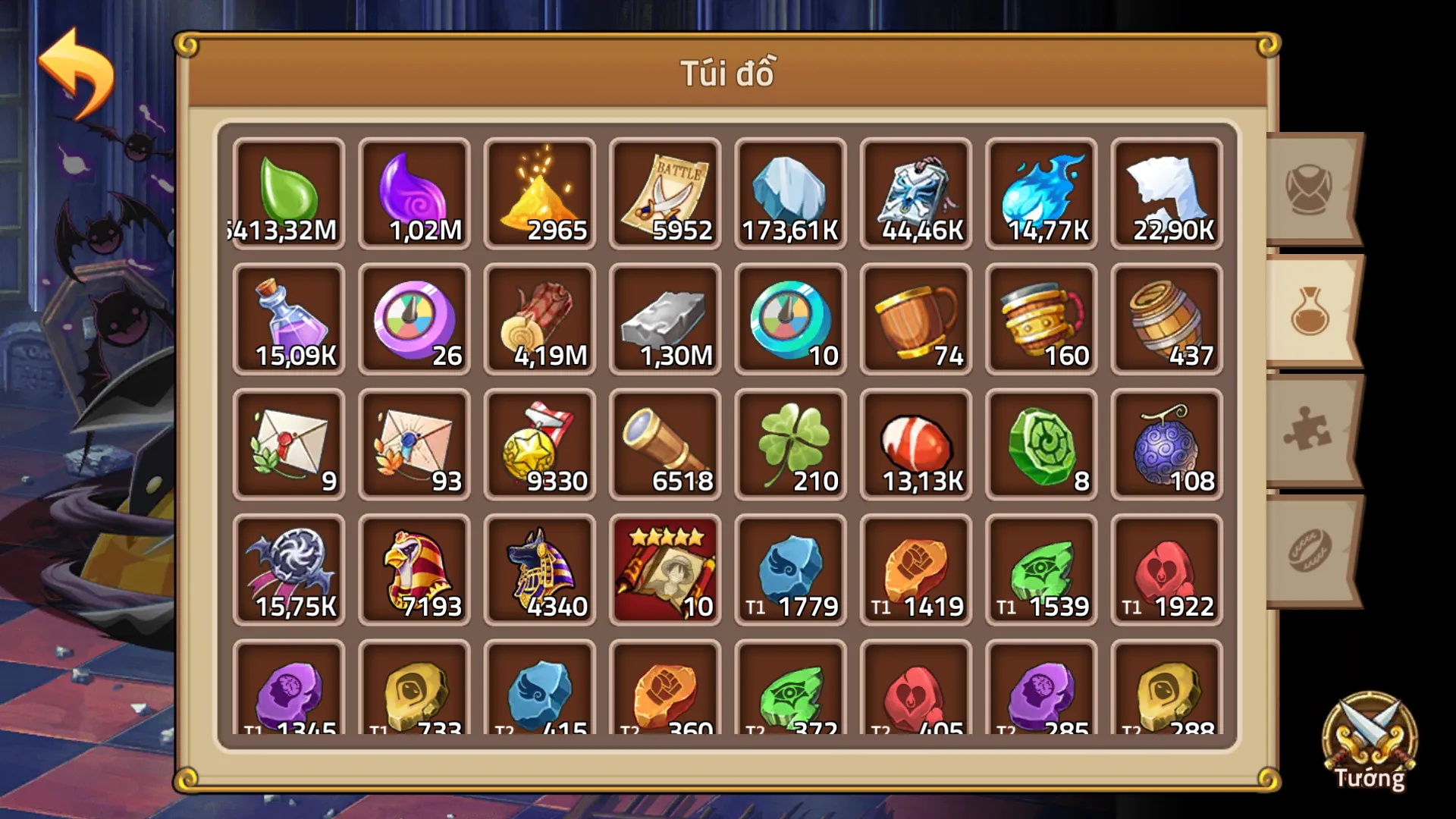Tap the purple essence drop item

click(413, 190)
